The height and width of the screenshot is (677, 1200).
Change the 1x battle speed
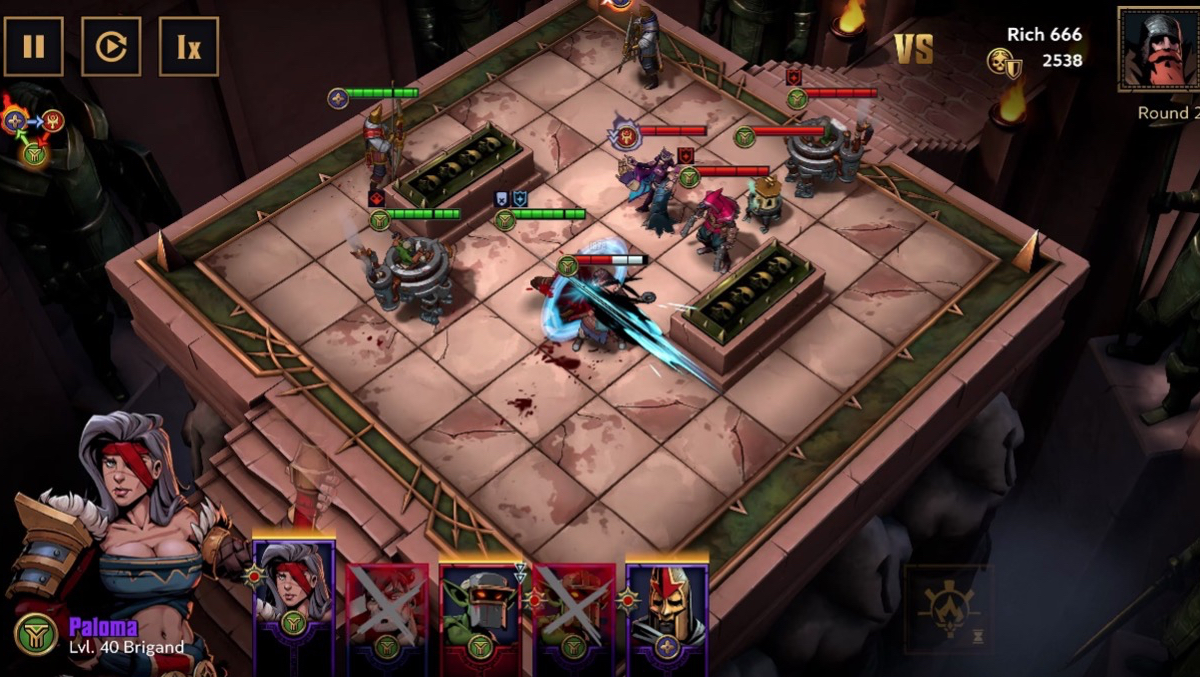pos(188,46)
